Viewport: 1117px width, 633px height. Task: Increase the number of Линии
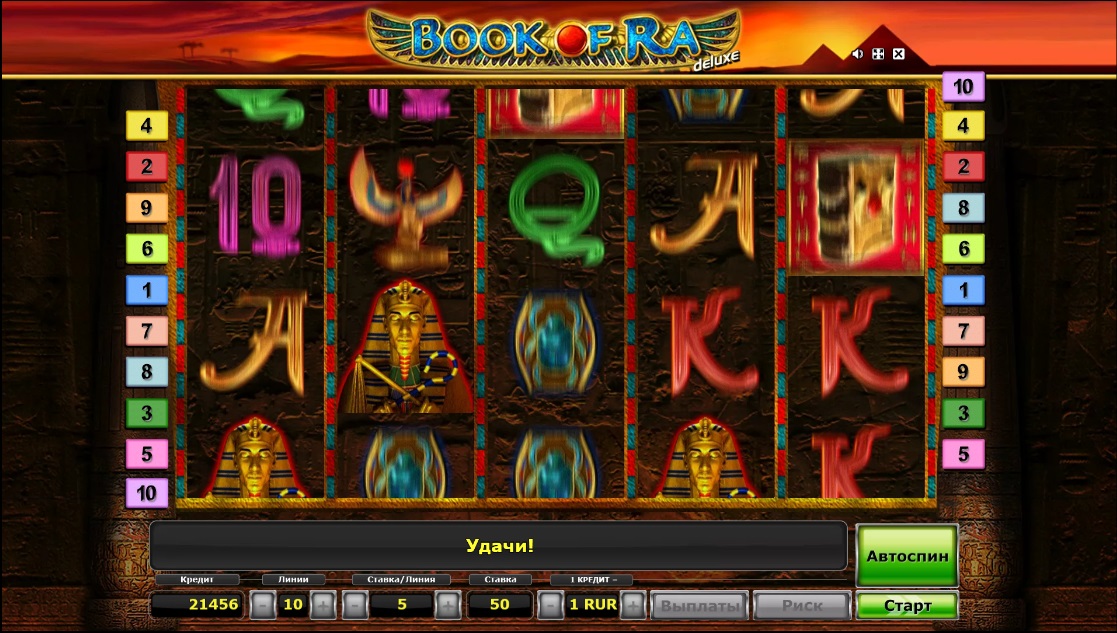click(x=323, y=605)
